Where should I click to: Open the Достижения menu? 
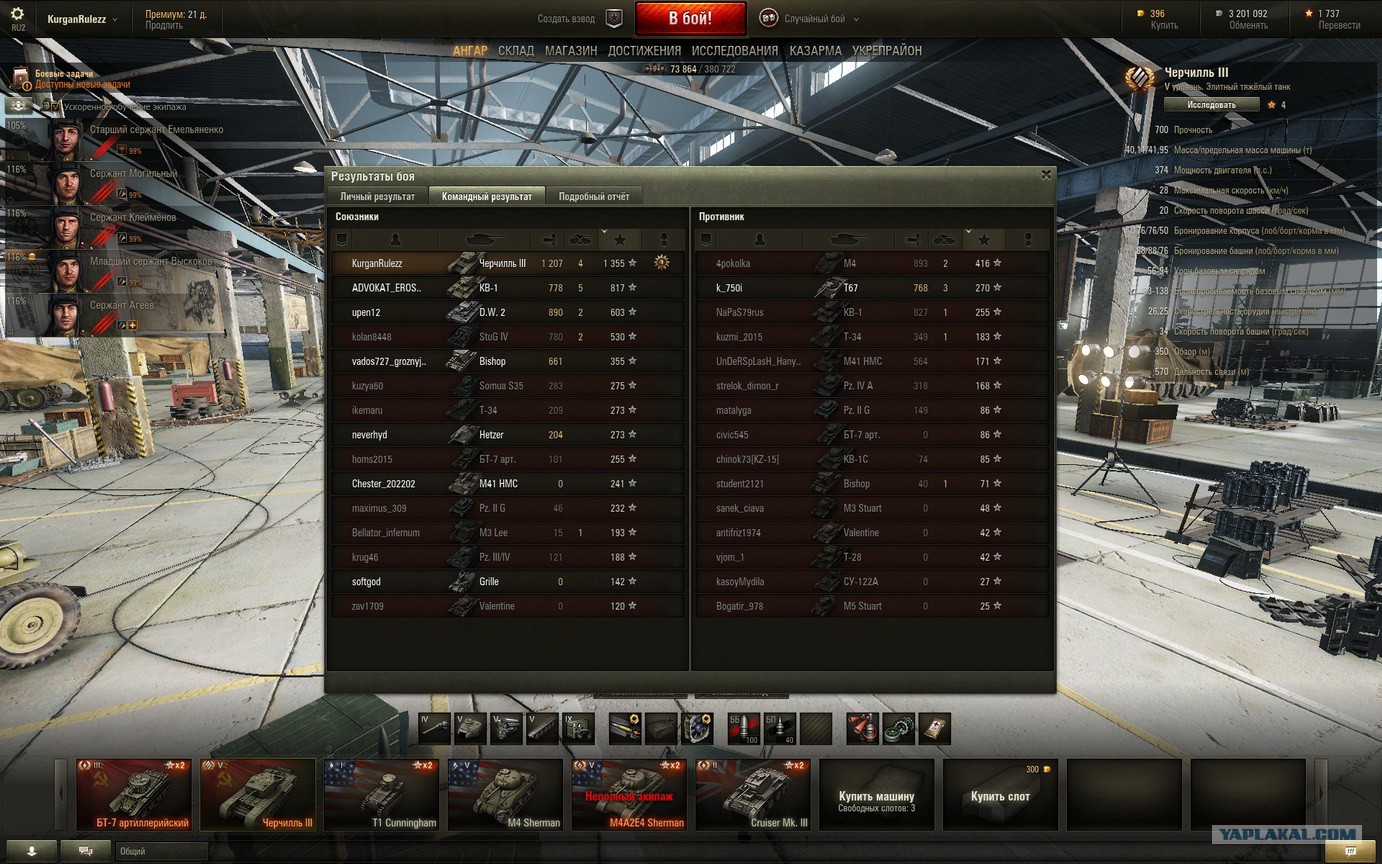point(644,51)
